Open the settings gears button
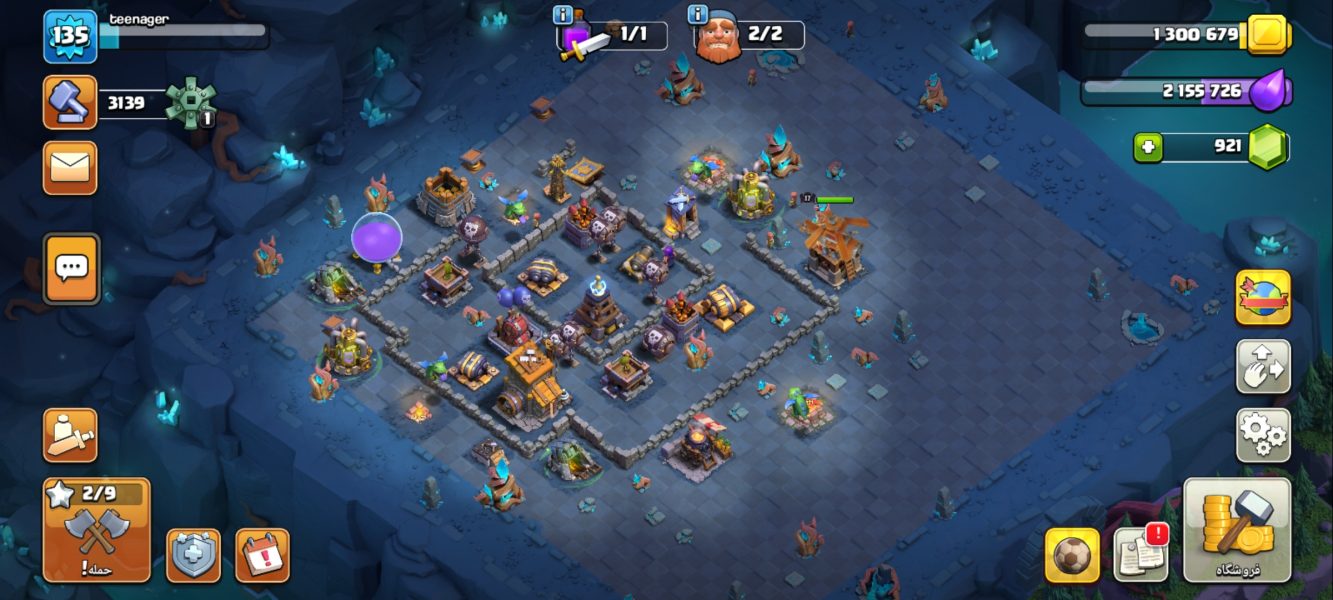1333x600 pixels. 1263,435
